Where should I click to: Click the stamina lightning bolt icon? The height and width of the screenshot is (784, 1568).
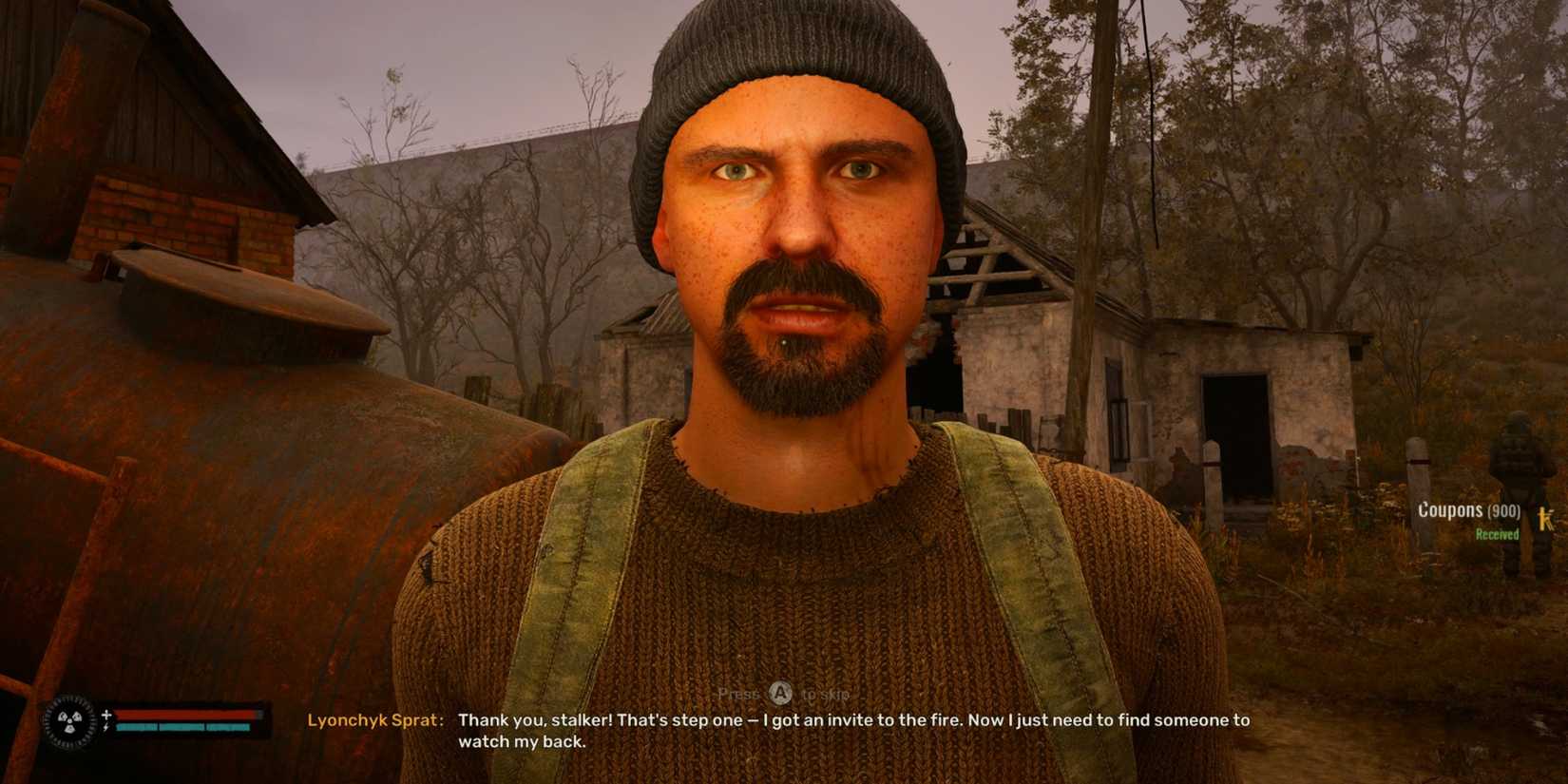coord(106,728)
